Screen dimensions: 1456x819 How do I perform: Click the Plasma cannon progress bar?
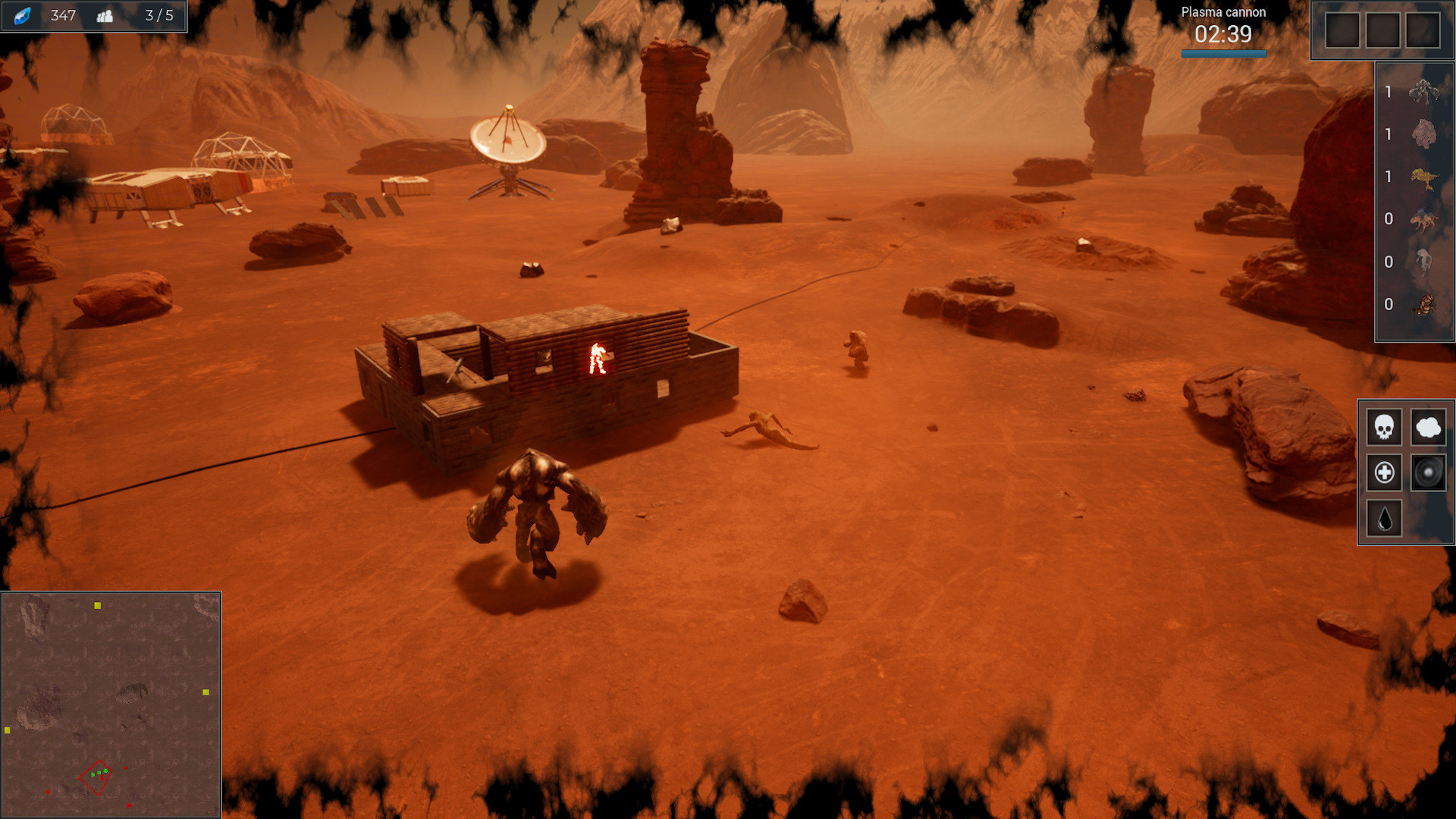point(1223,53)
